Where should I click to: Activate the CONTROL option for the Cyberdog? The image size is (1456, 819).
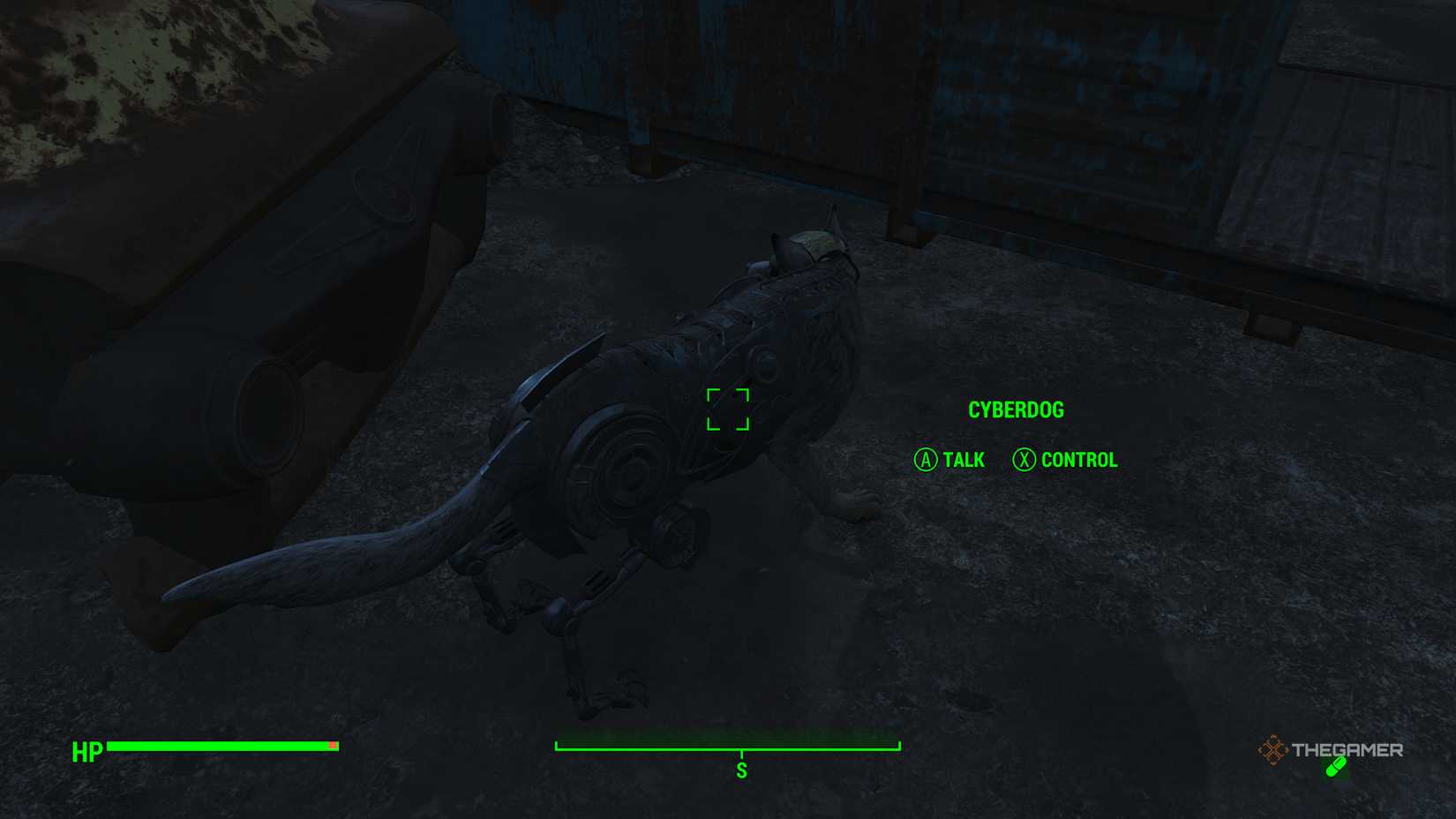click(1078, 460)
